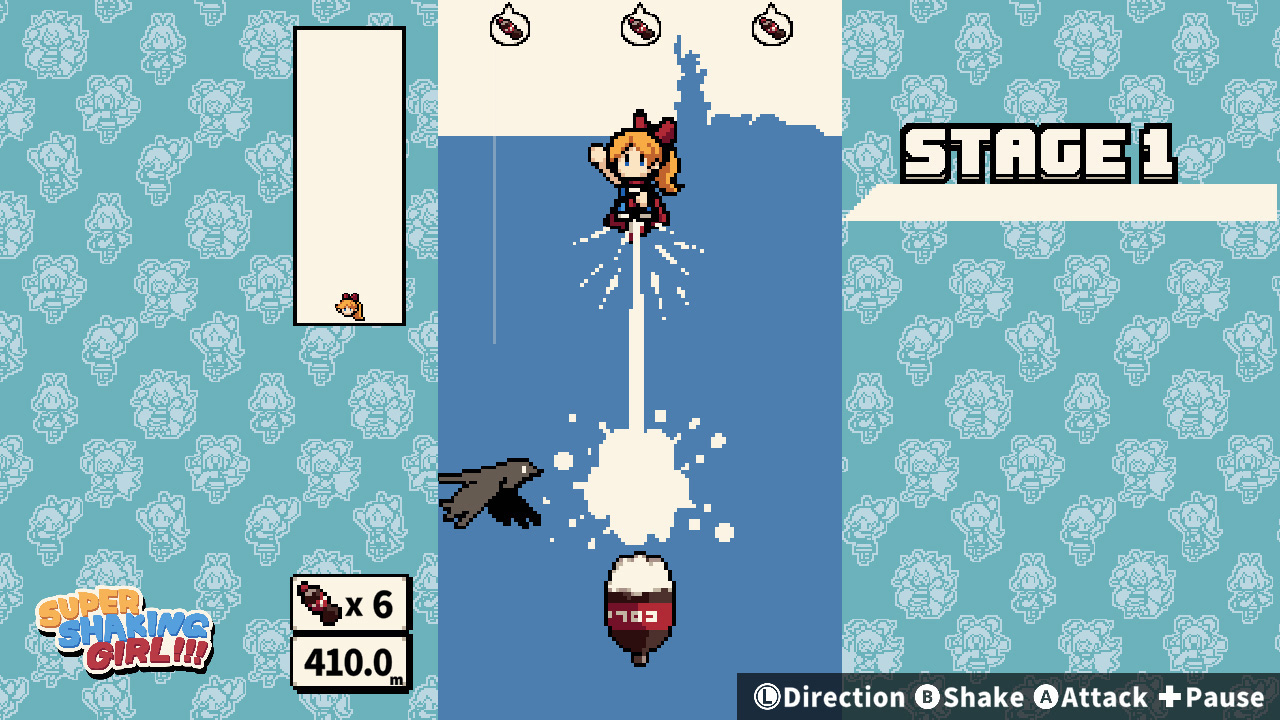The image size is (1280, 720).
Task: Click the shaking cola bottle sprite
Action: tap(638, 605)
